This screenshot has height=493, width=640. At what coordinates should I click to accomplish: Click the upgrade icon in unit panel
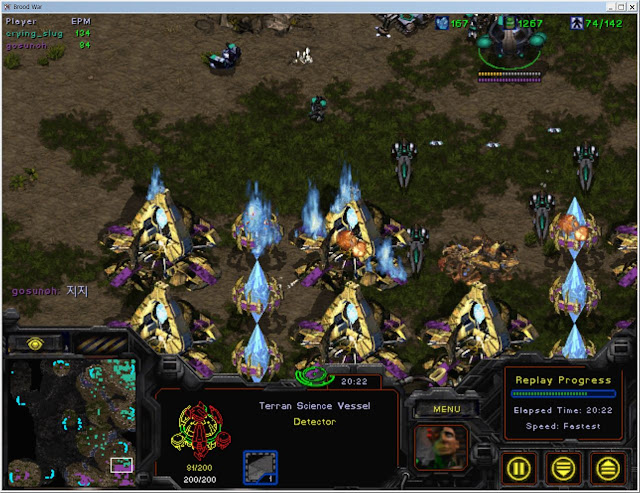point(260,467)
